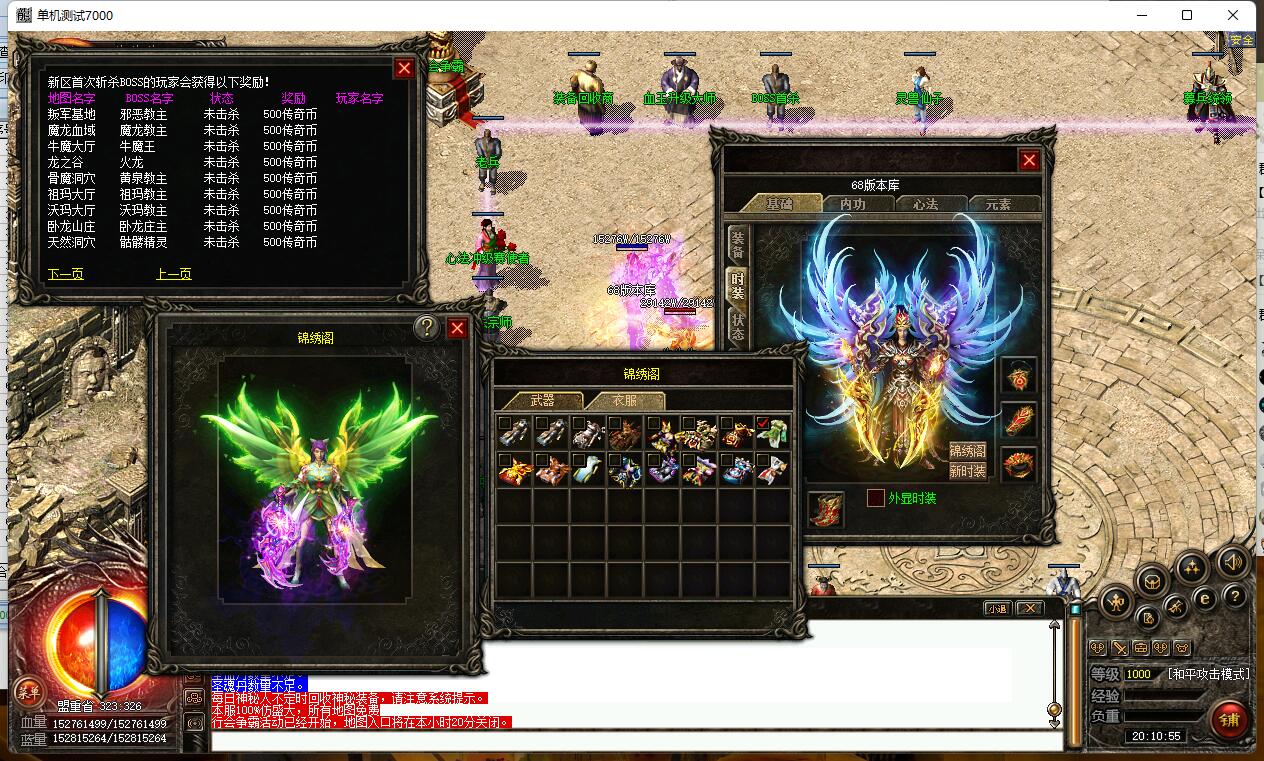1264x761 pixels.
Task: Select the 状态 side tab
Action: point(738,327)
